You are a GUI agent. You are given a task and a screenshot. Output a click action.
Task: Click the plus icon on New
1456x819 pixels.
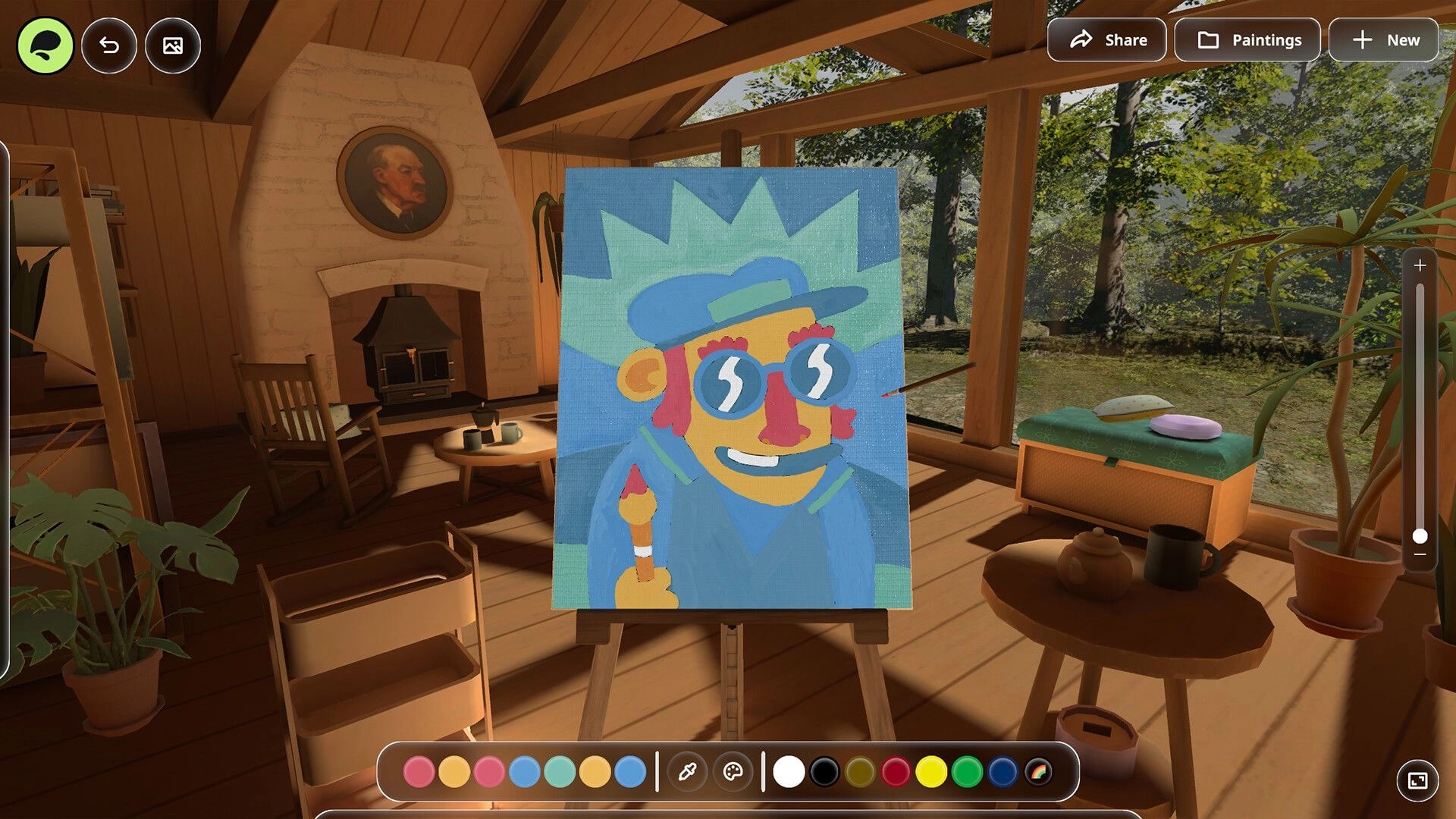tap(1361, 39)
